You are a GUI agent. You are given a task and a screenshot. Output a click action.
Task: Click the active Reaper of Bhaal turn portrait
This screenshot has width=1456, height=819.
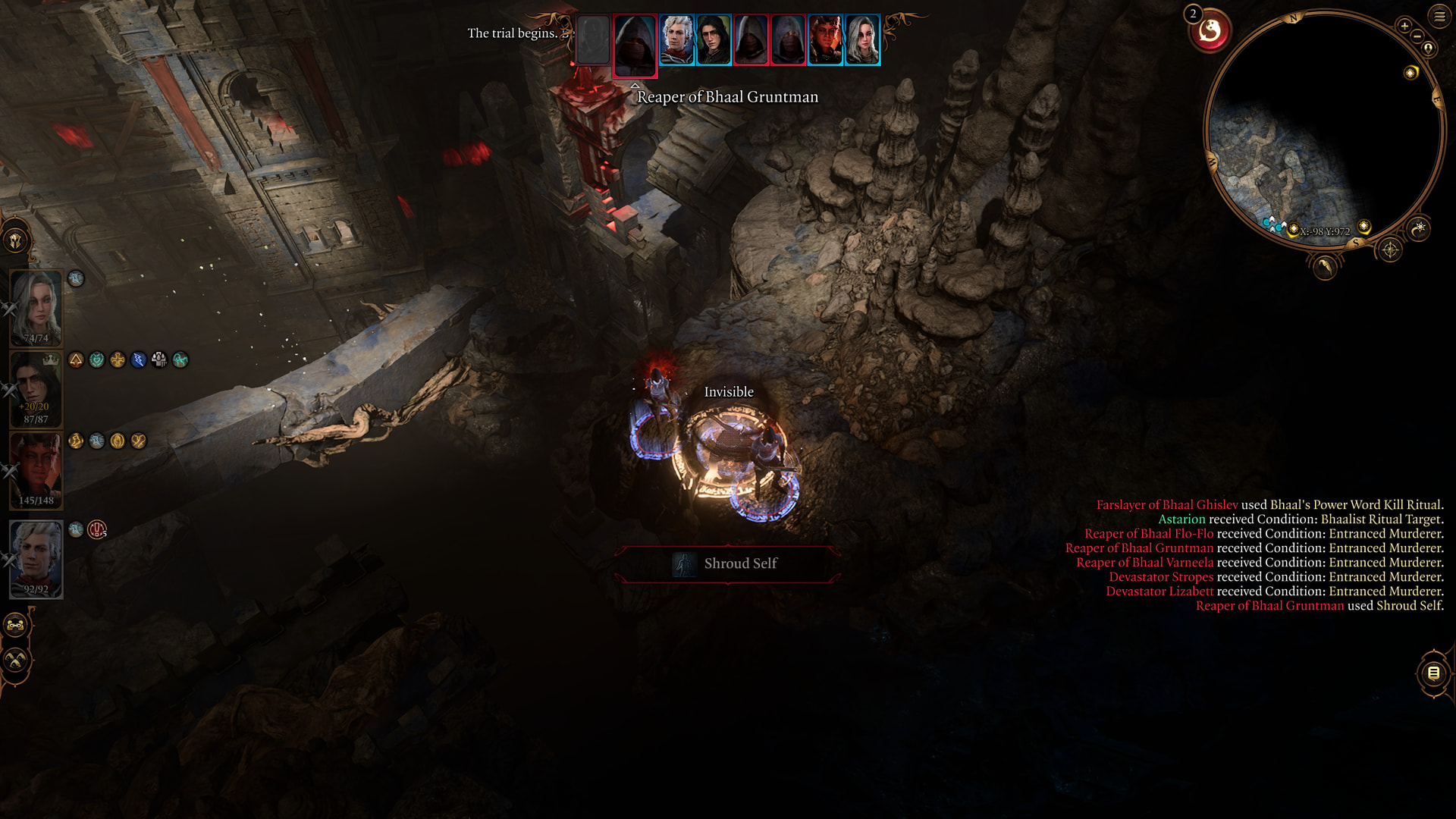click(635, 44)
